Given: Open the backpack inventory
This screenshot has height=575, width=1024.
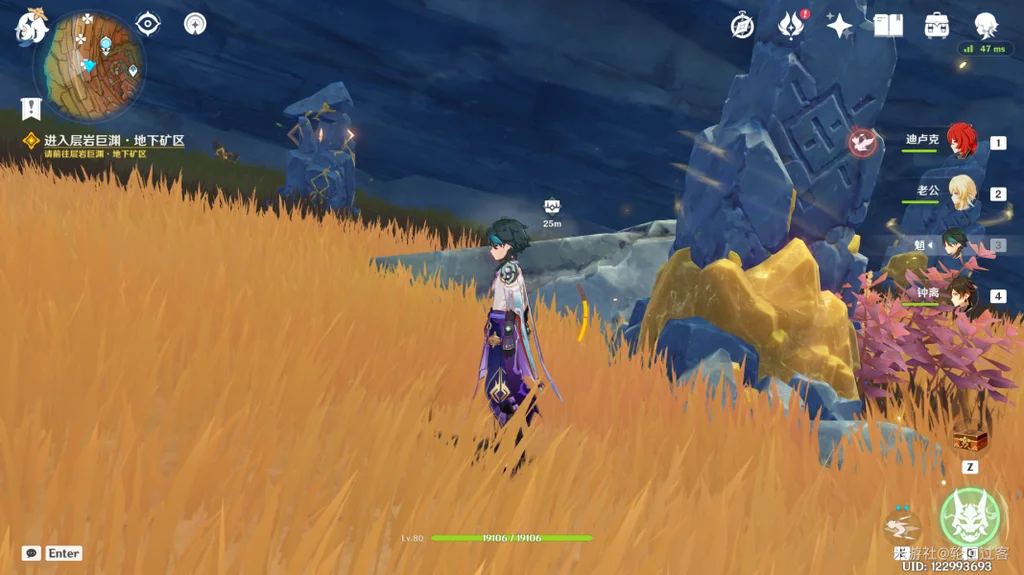Looking at the screenshot, I should click(937, 26).
